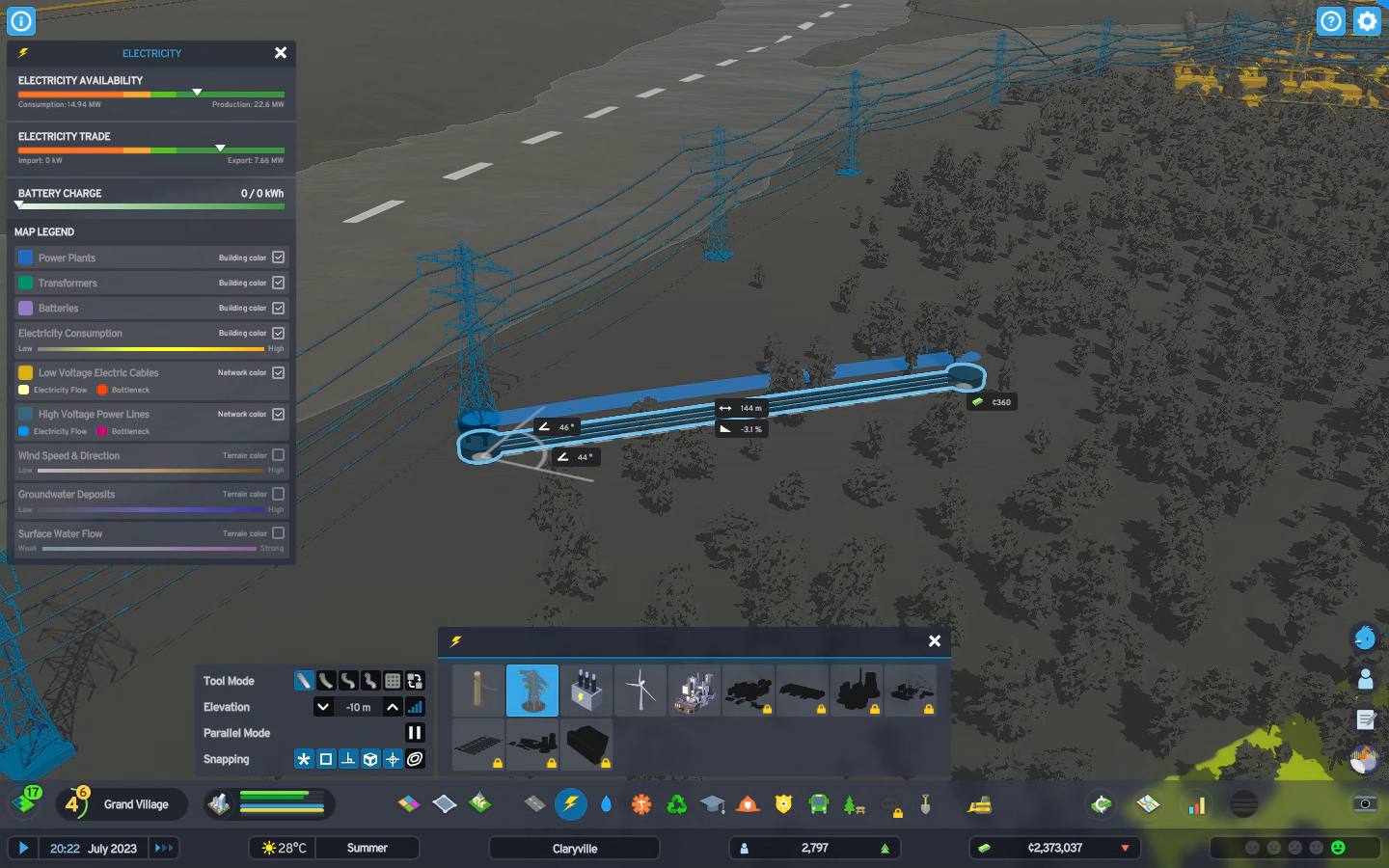Expand budget details via red arrow near funds
Screen dimensions: 1389x868
click(x=1123, y=848)
